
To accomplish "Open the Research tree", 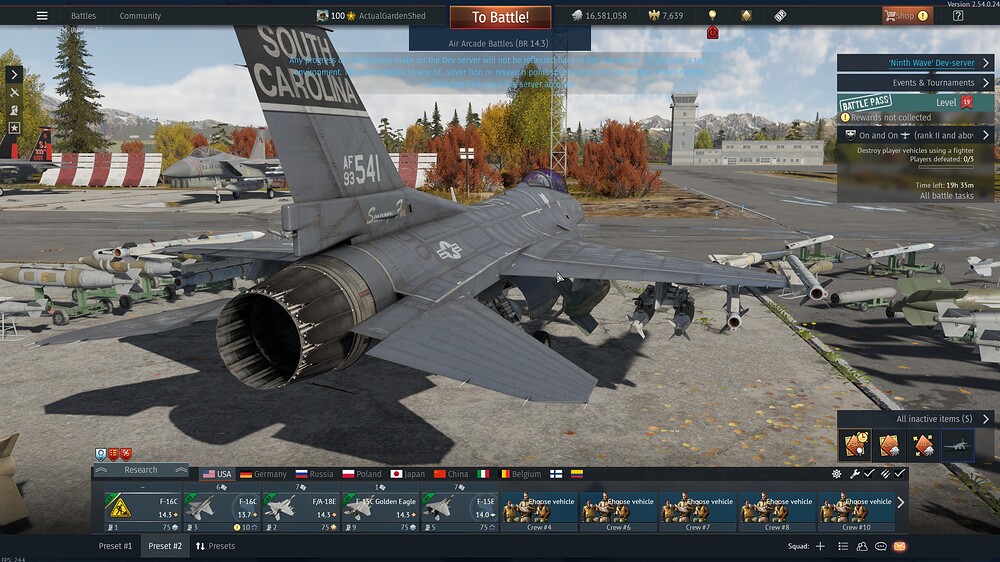I will 141,470.
